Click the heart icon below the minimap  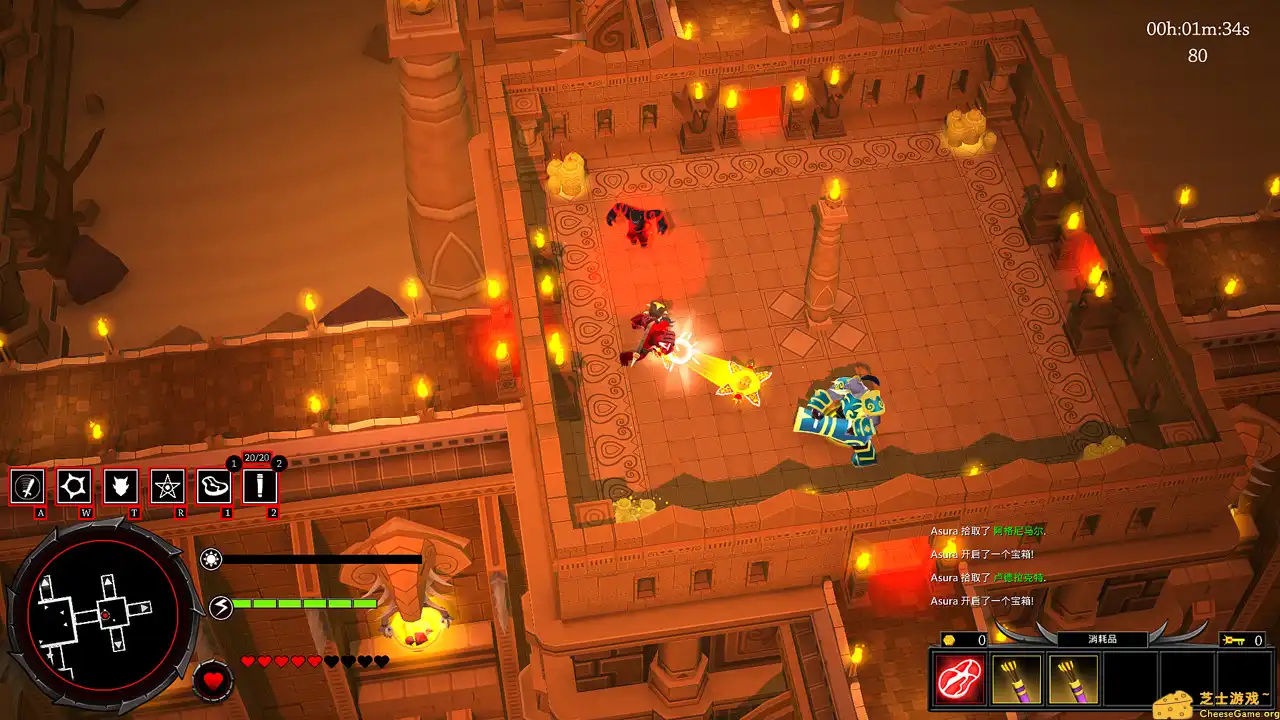coord(213,681)
